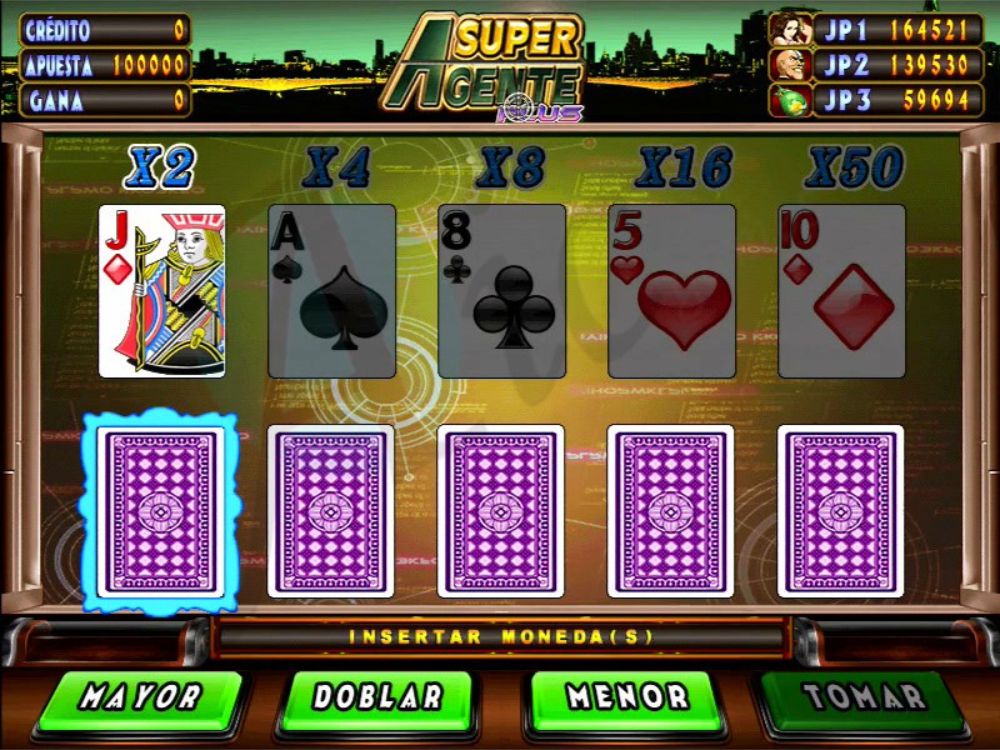Select the MENOR button
1000x750 pixels.
pos(627,698)
